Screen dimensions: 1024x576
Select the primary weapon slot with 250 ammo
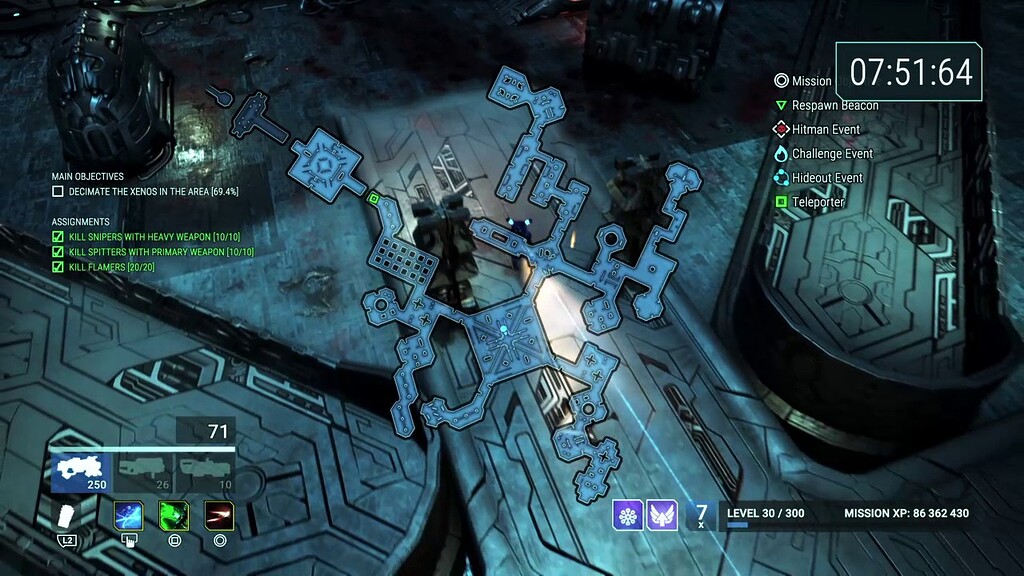[81, 472]
